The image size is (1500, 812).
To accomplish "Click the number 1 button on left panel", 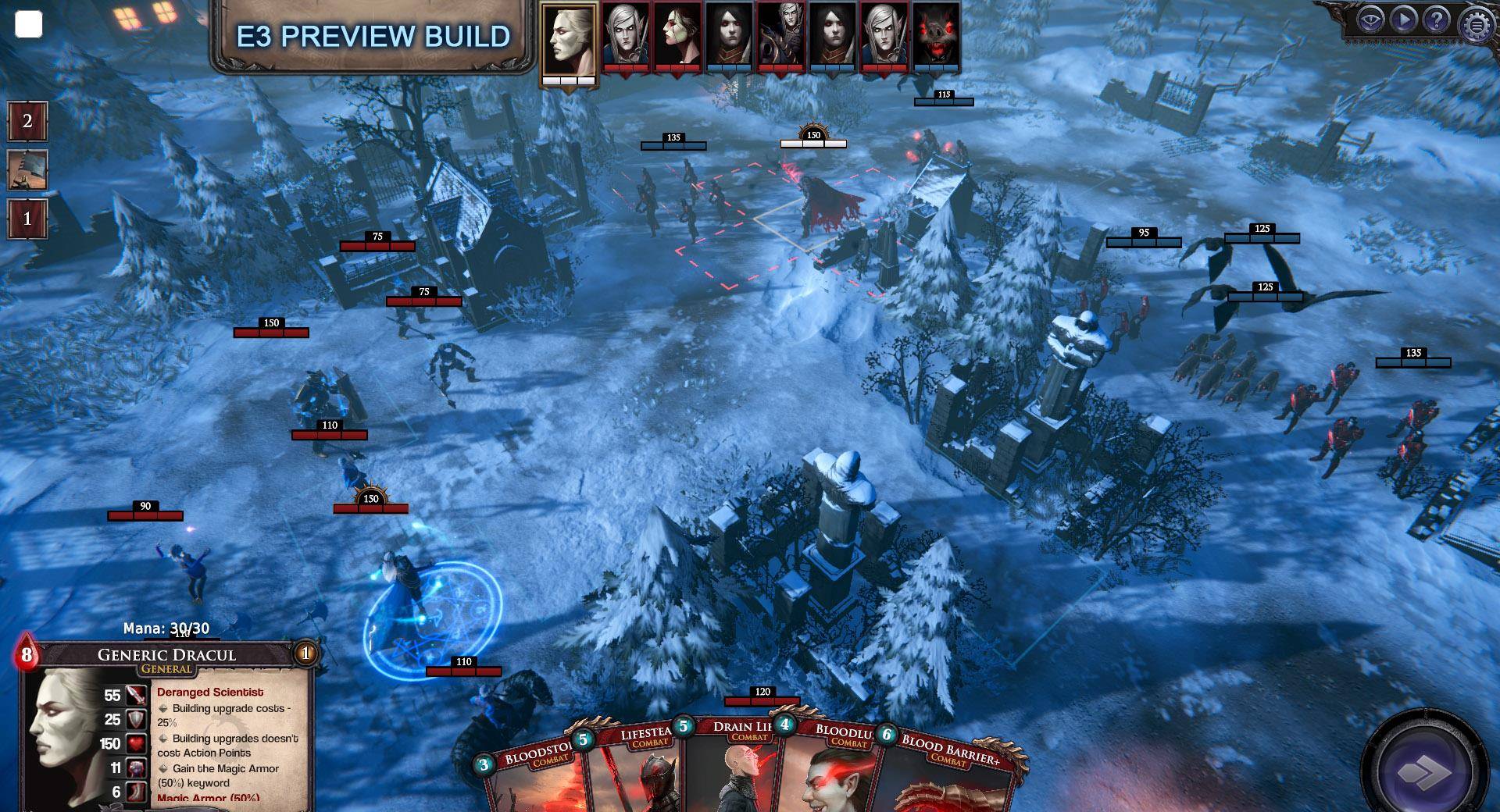I will click(x=27, y=219).
